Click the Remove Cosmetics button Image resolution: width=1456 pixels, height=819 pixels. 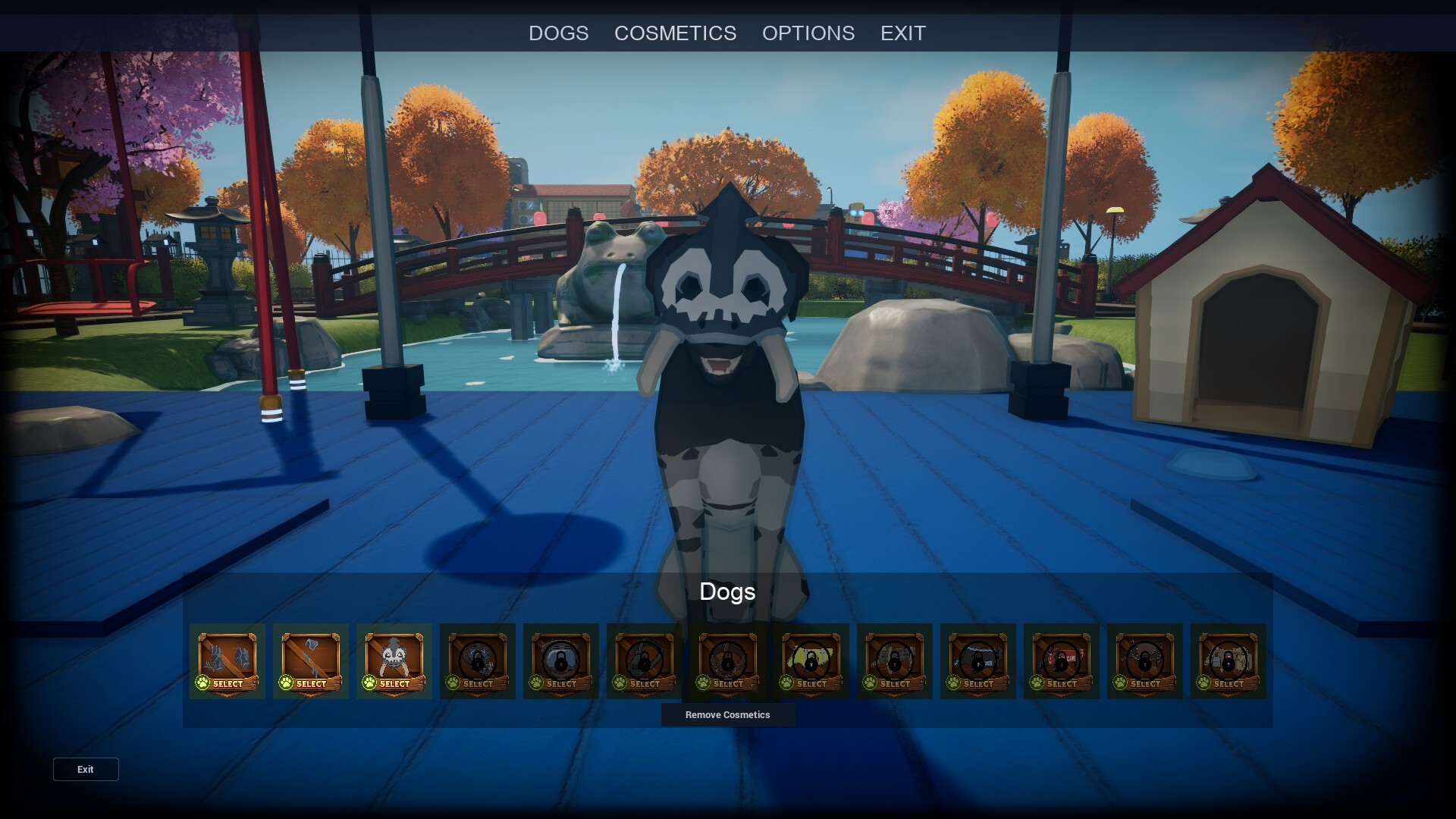pos(727,714)
